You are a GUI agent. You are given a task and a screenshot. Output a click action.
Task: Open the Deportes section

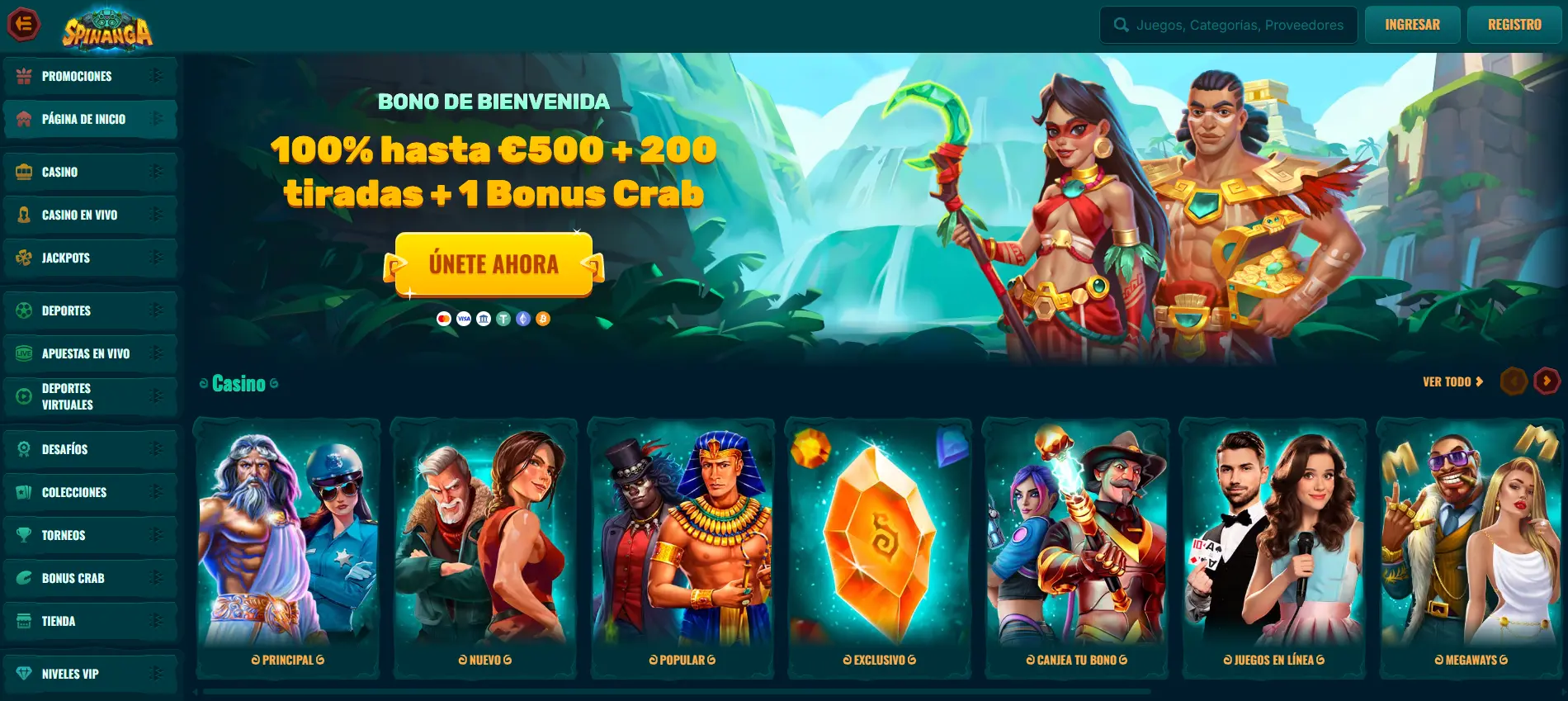(66, 310)
